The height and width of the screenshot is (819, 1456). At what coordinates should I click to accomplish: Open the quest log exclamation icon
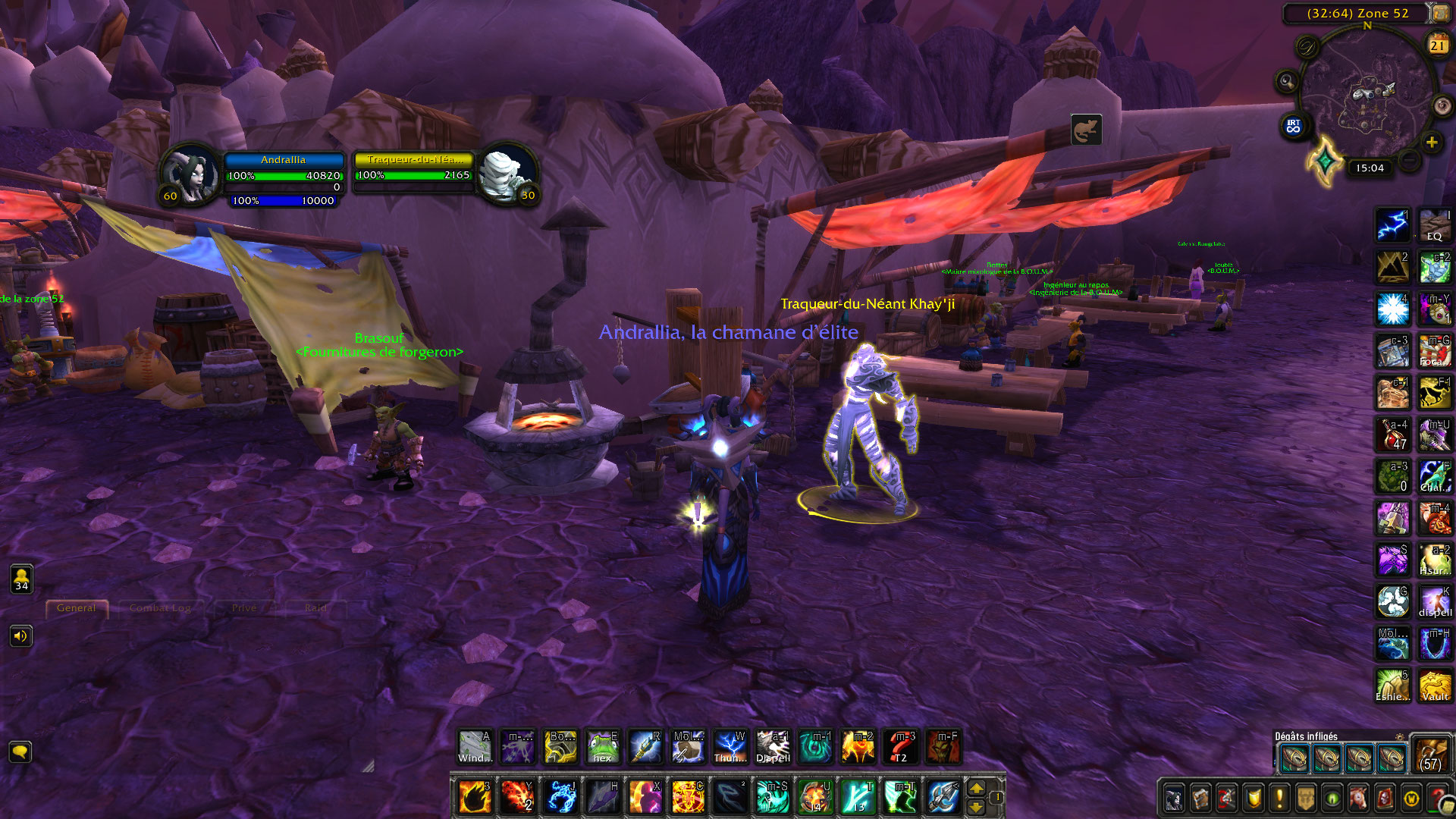click(x=1279, y=797)
